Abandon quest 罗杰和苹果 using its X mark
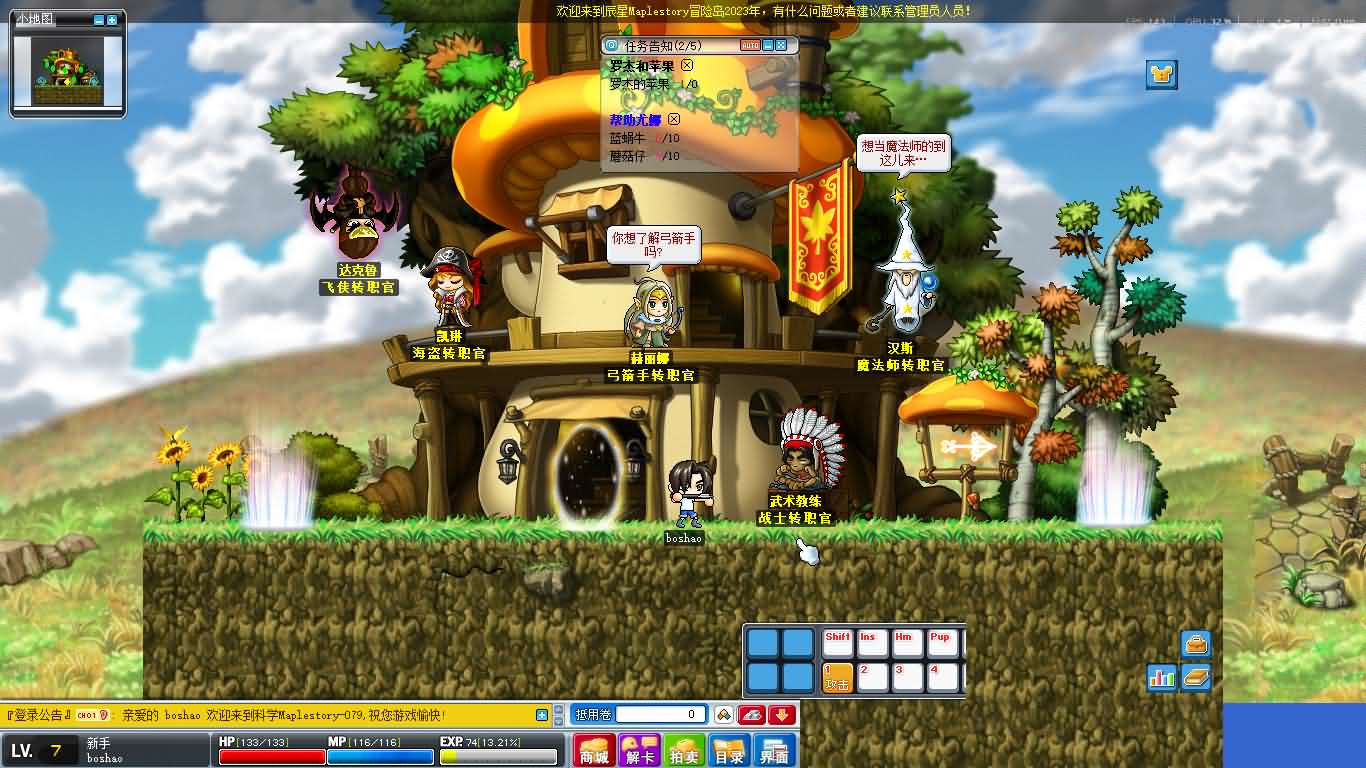 pos(684,64)
